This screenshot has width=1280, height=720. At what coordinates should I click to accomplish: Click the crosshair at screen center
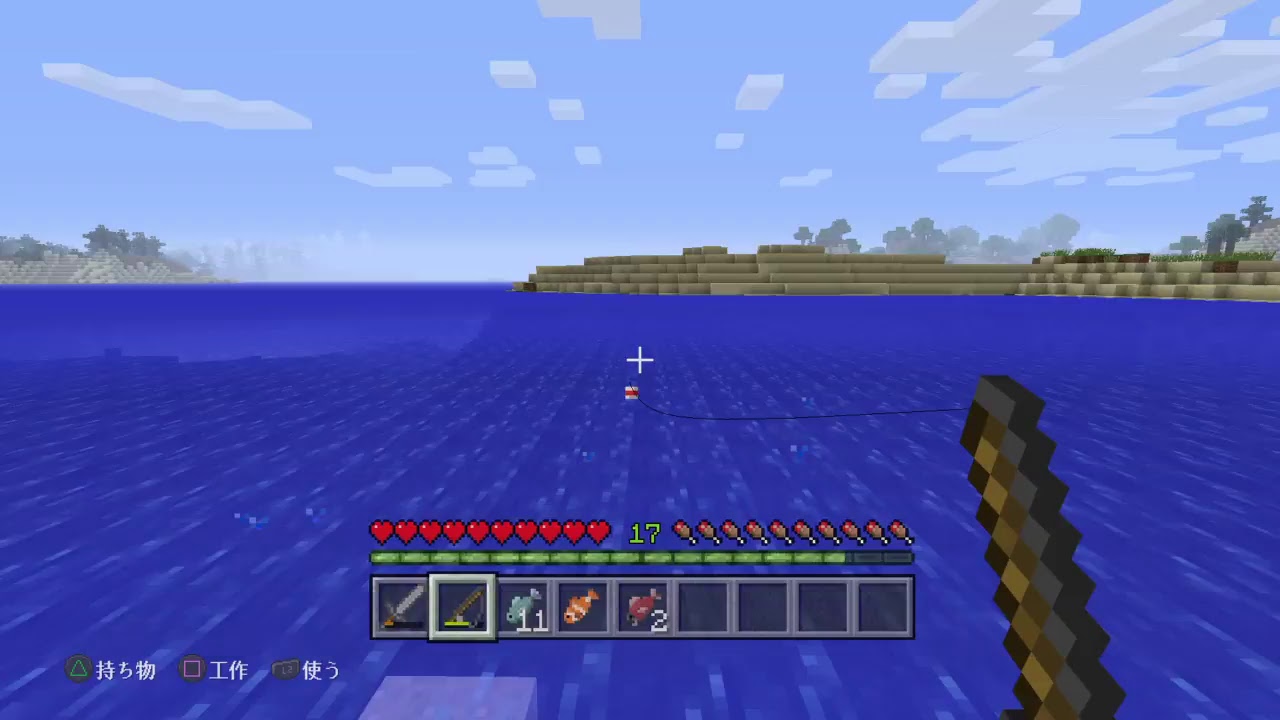pos(640,359)
